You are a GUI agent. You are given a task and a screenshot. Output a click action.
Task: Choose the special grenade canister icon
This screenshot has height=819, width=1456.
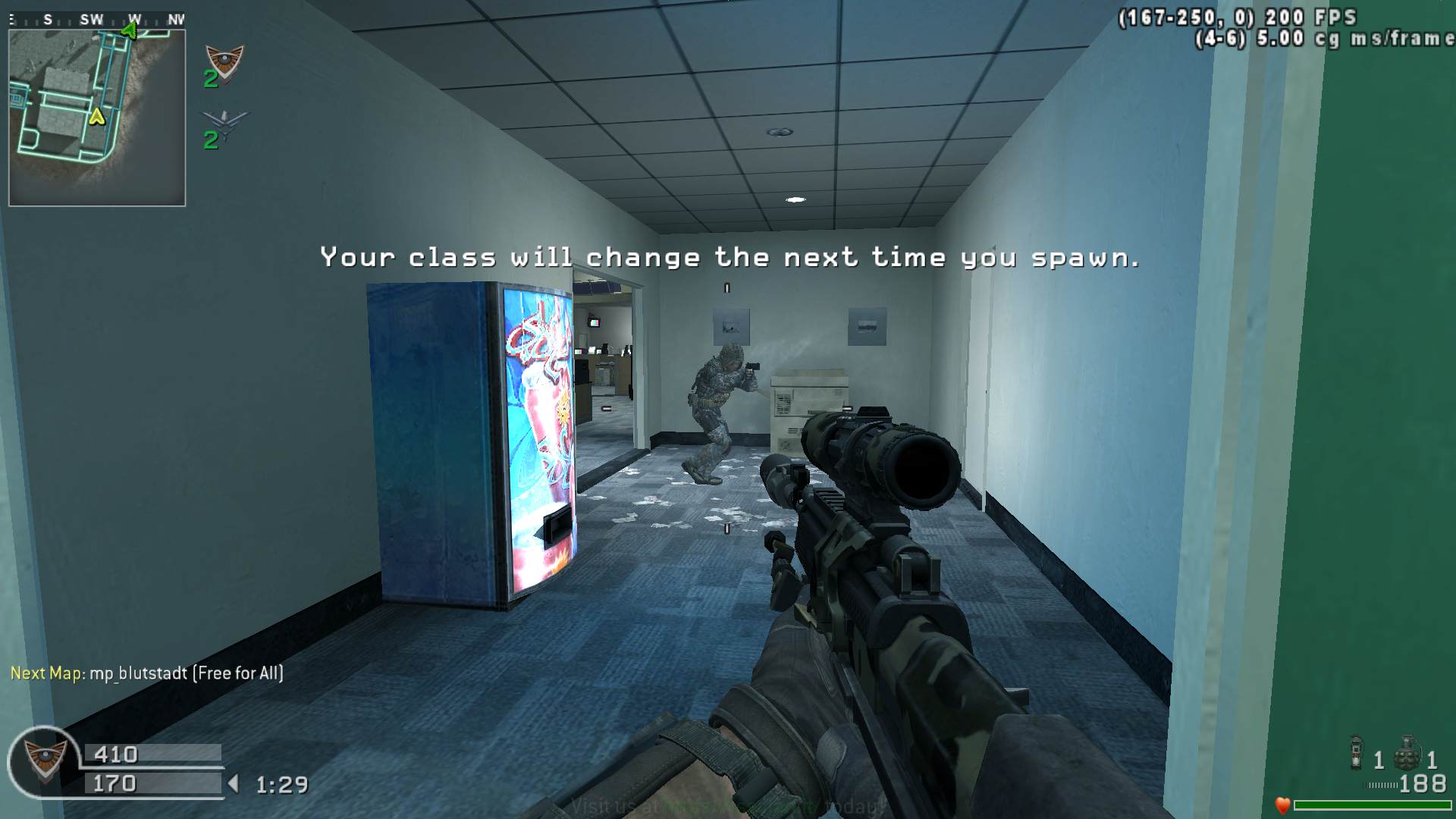pyautogui.click(x=1357, y=753)
